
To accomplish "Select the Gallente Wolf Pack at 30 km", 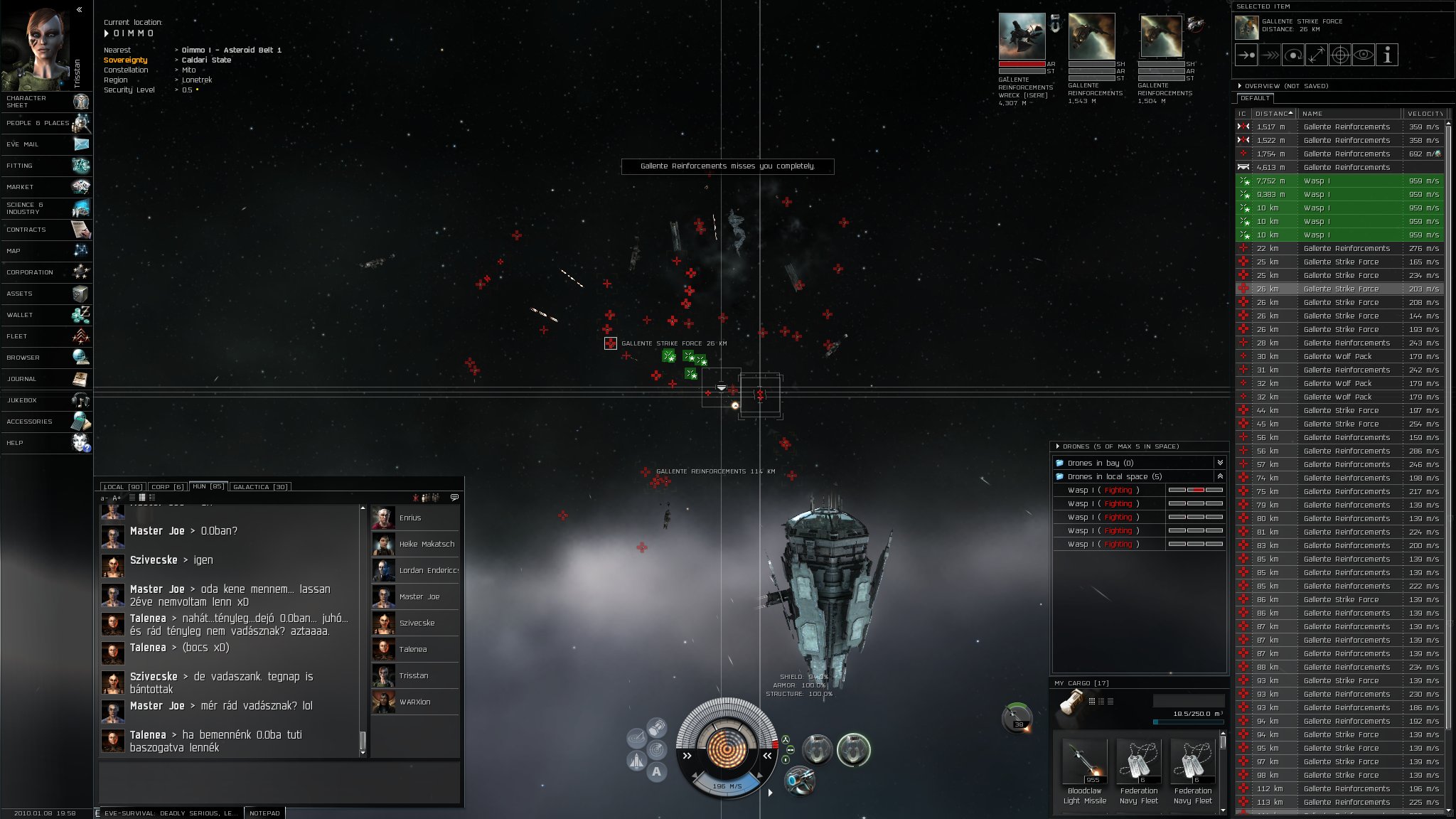I will click(1337, 357).
